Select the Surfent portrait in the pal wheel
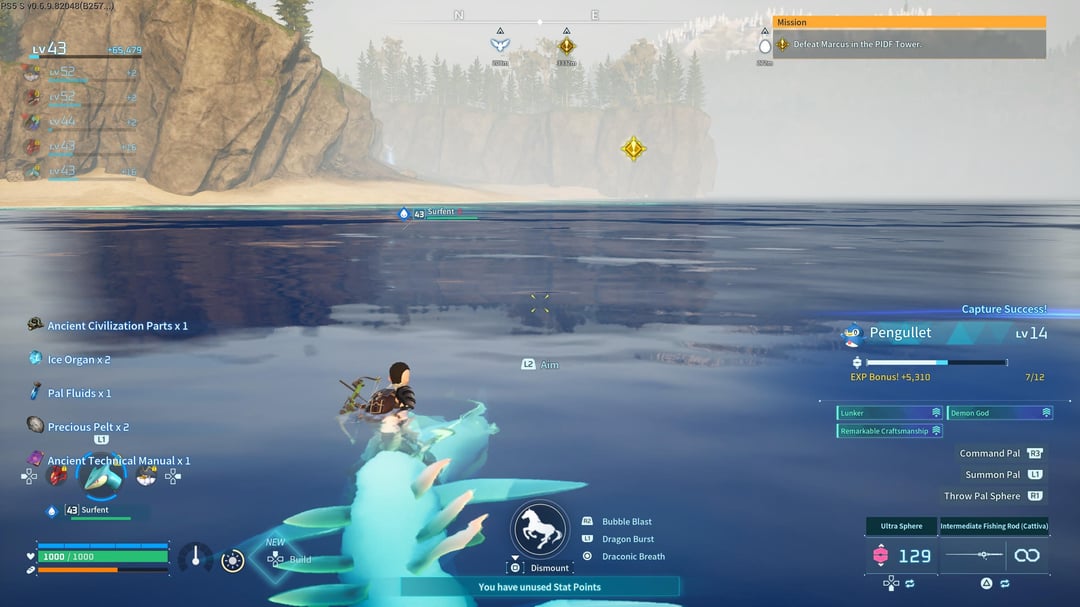This screenshot has height=607, width=1080. coord(102,477)
